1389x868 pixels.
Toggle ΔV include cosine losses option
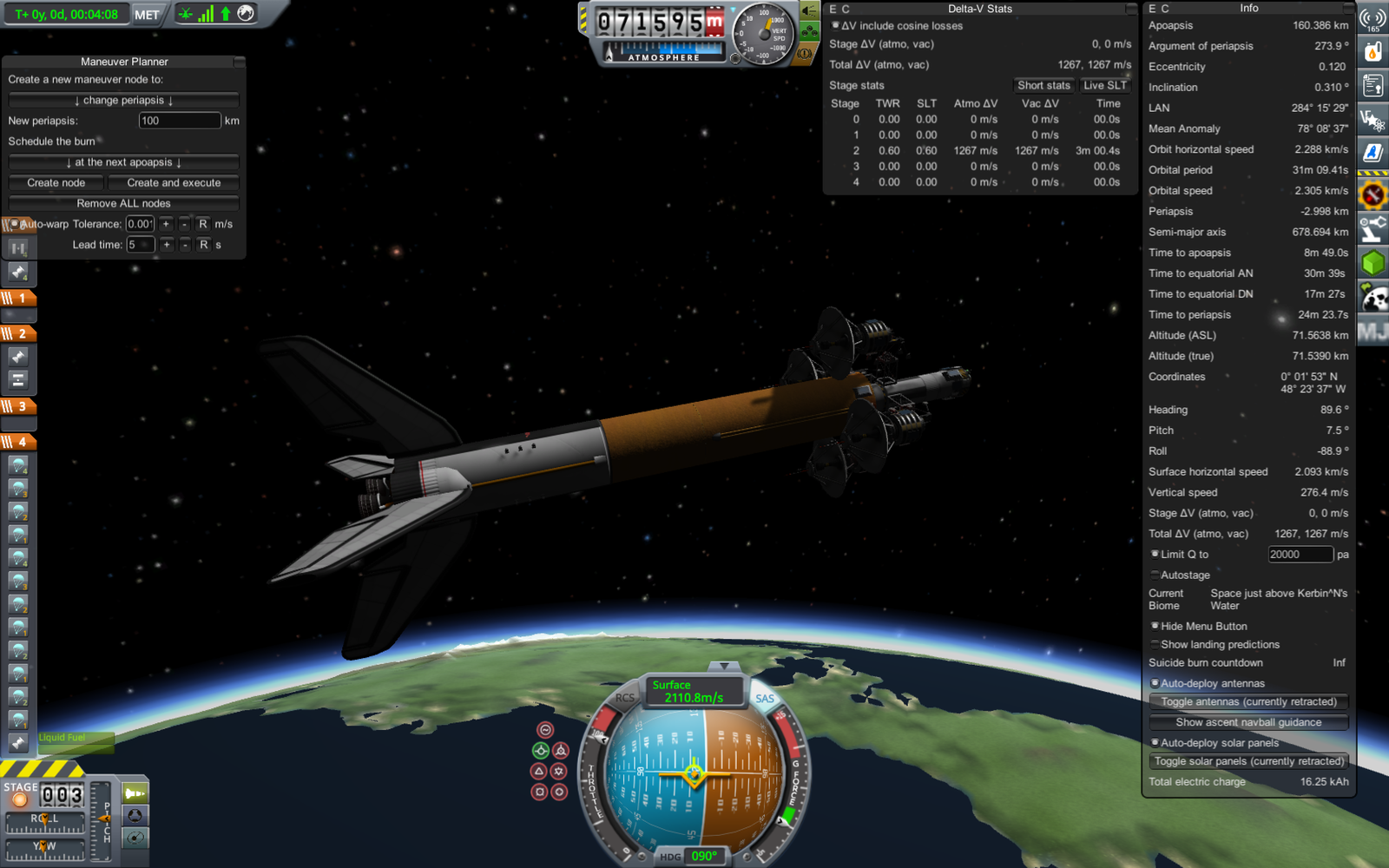(835, 26)
